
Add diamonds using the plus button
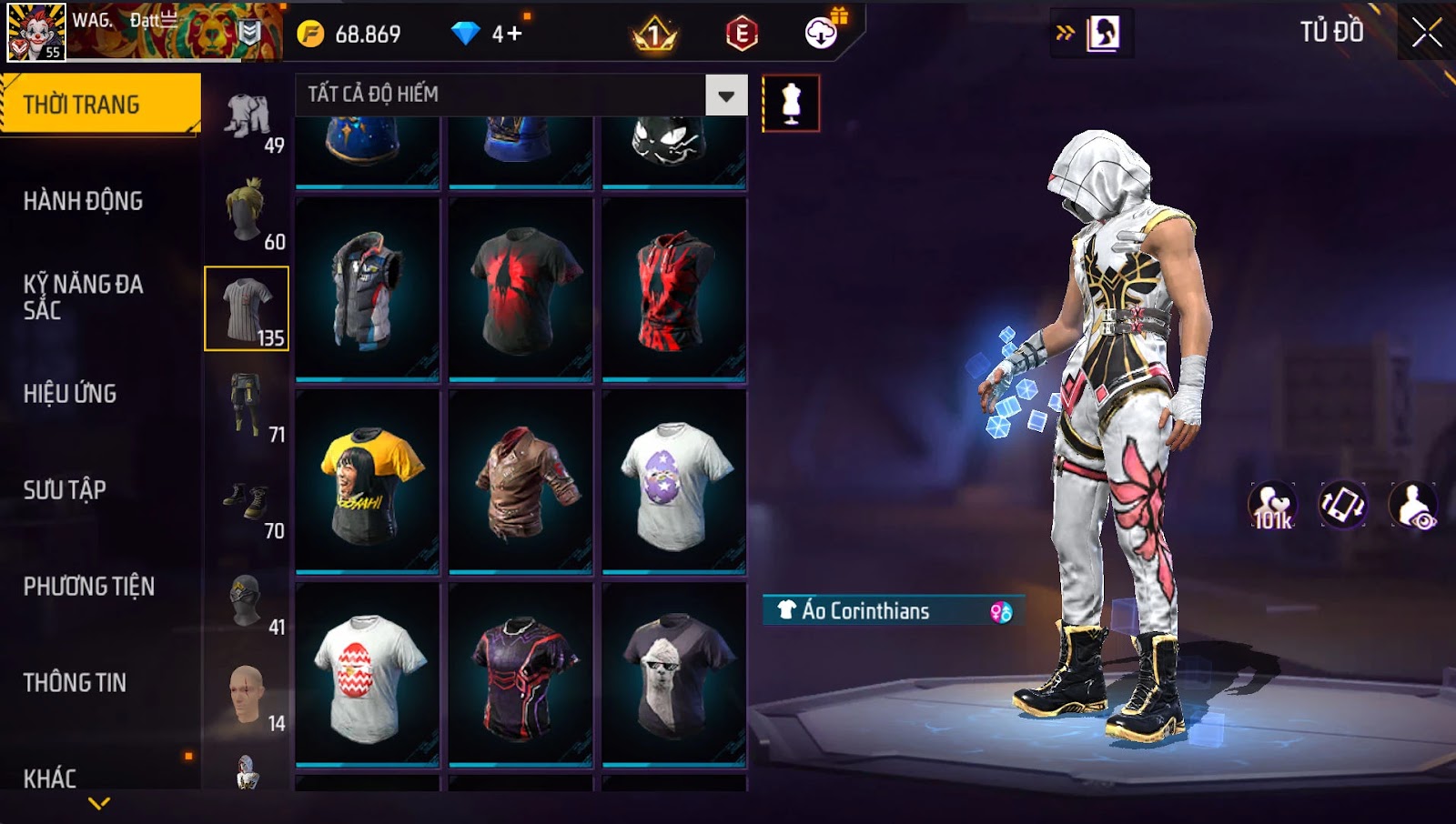pos(514,35)
